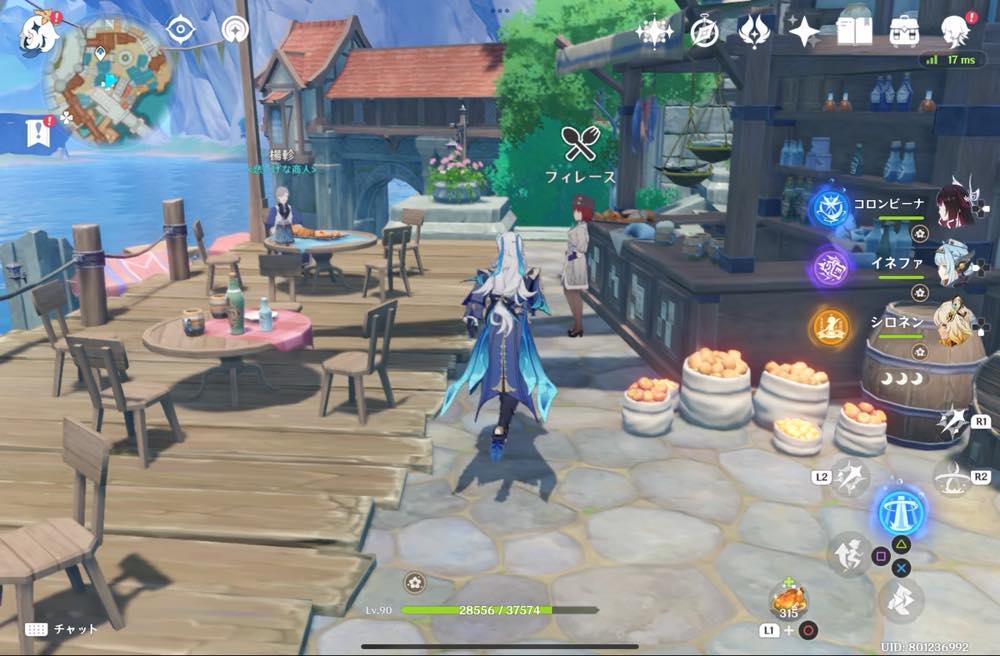This screenshot has height=656, width=1000.
Task: Activate the sprint dash icon
Action: point(901,599)
